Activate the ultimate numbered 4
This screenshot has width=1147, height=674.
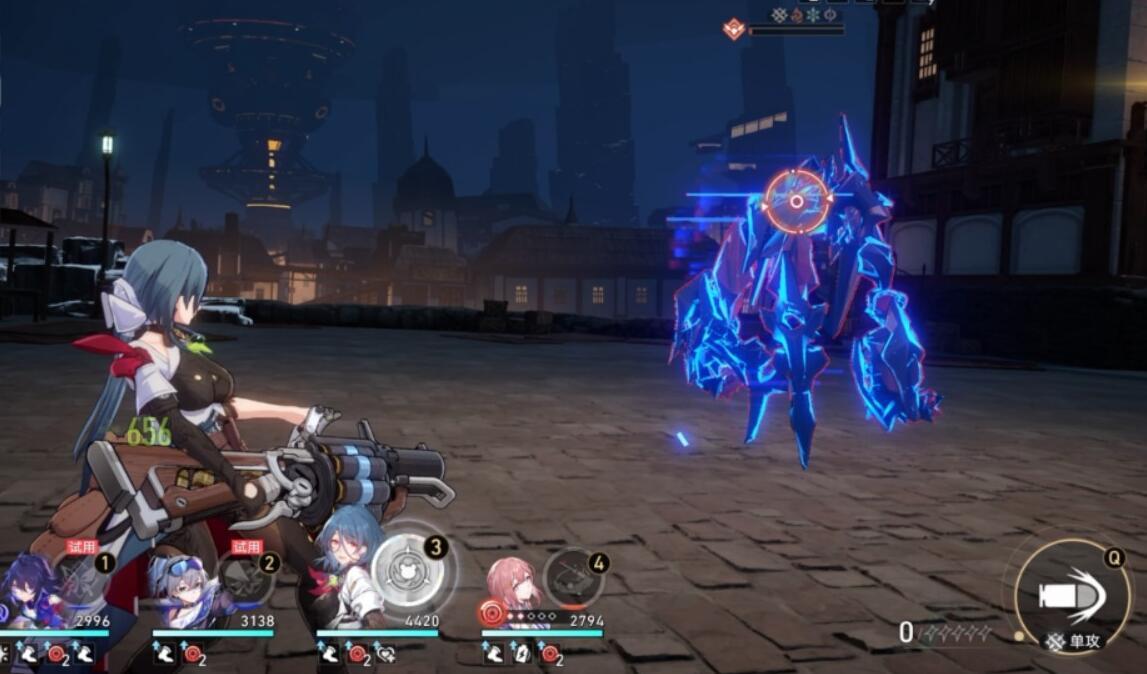point(573,578)
